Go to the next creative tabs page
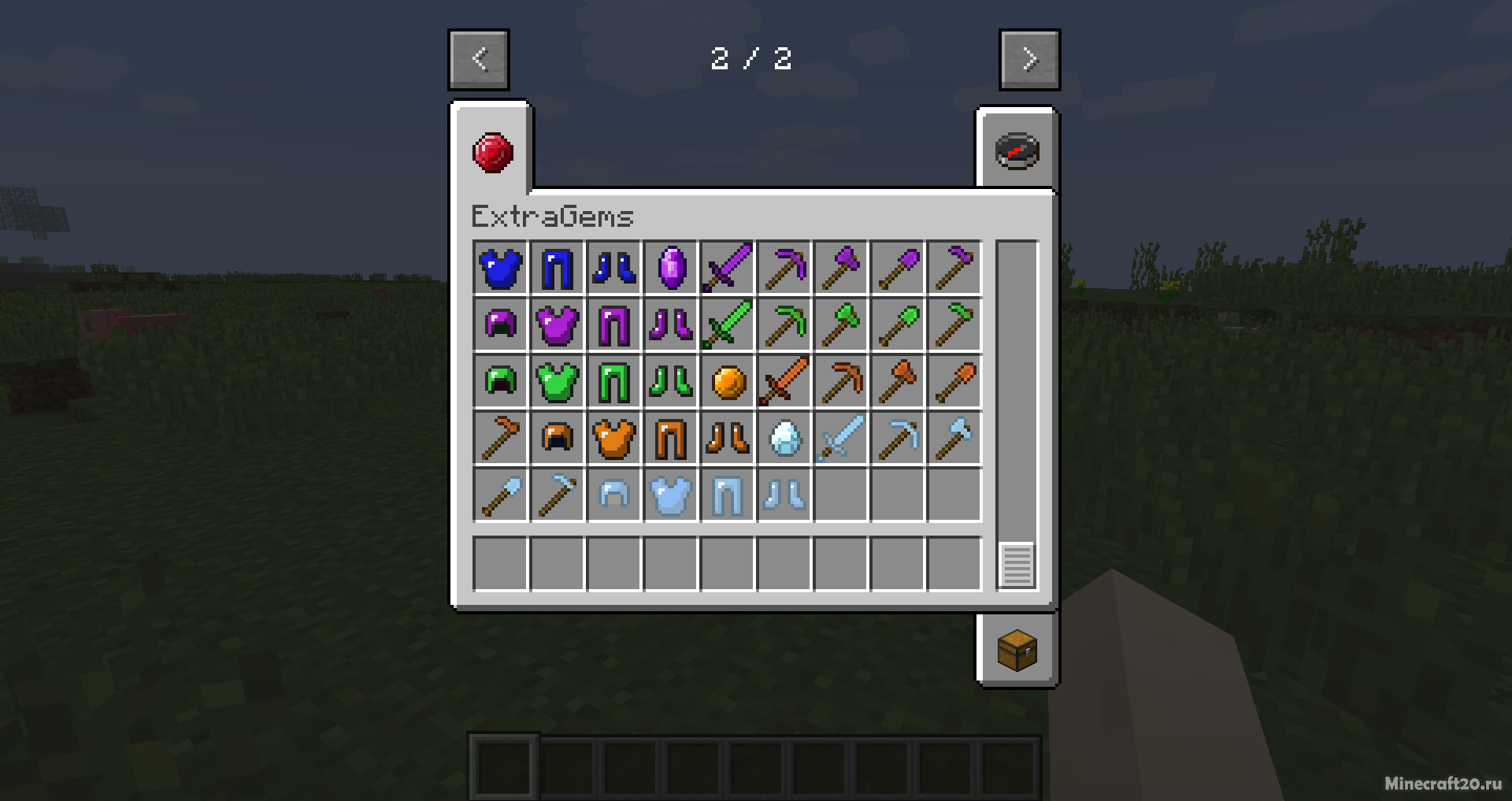The width and height of the screenshot is (1512, 801). tap(1029, 60)
